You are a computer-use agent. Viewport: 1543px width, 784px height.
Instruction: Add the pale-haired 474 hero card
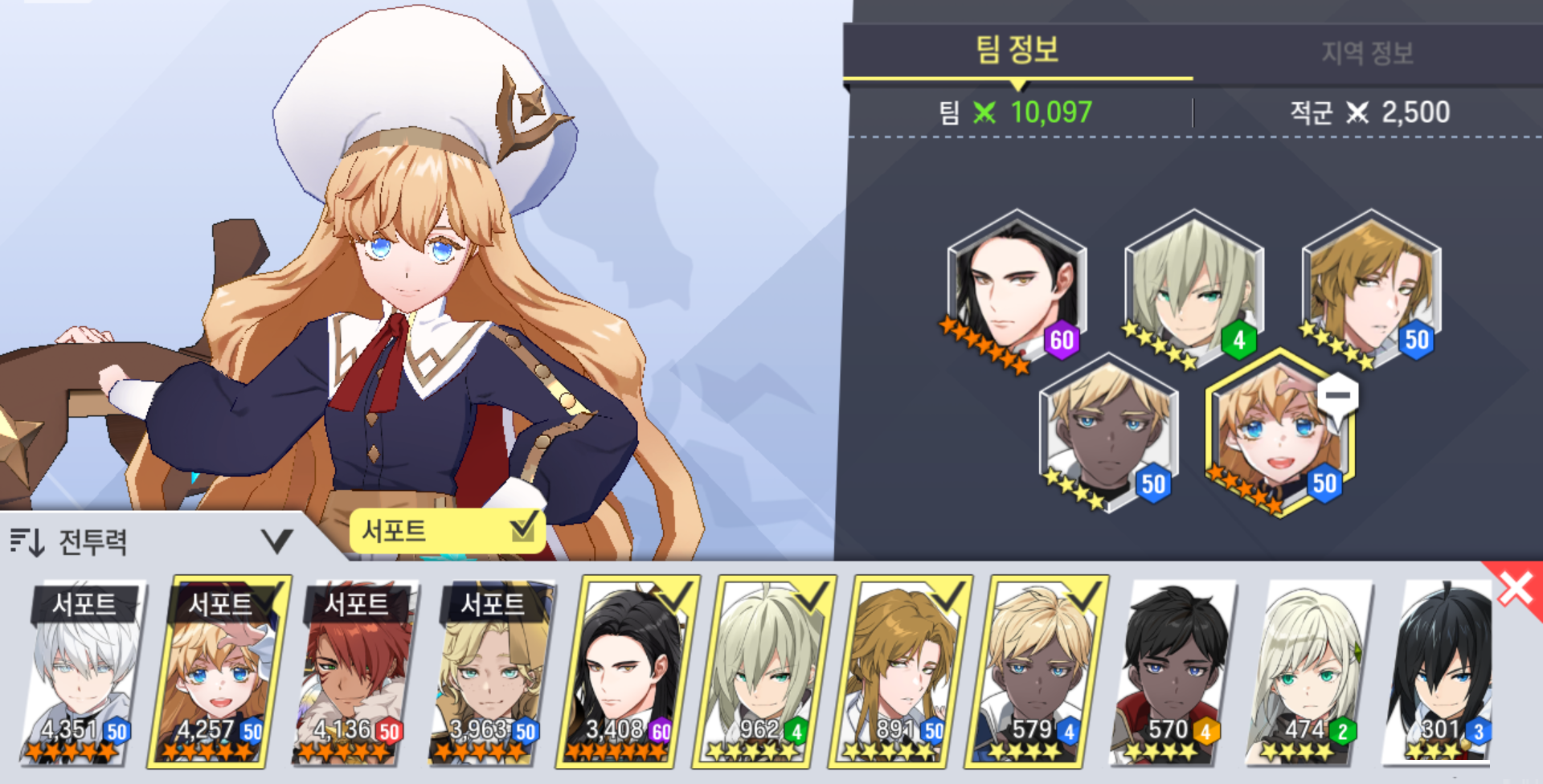coord(1308,671)
